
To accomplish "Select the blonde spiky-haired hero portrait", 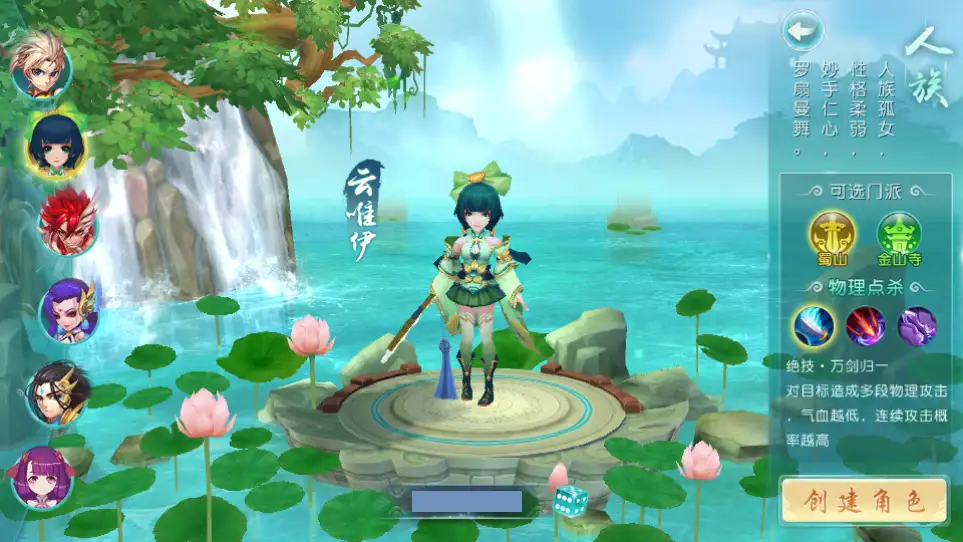I will 41,66.
